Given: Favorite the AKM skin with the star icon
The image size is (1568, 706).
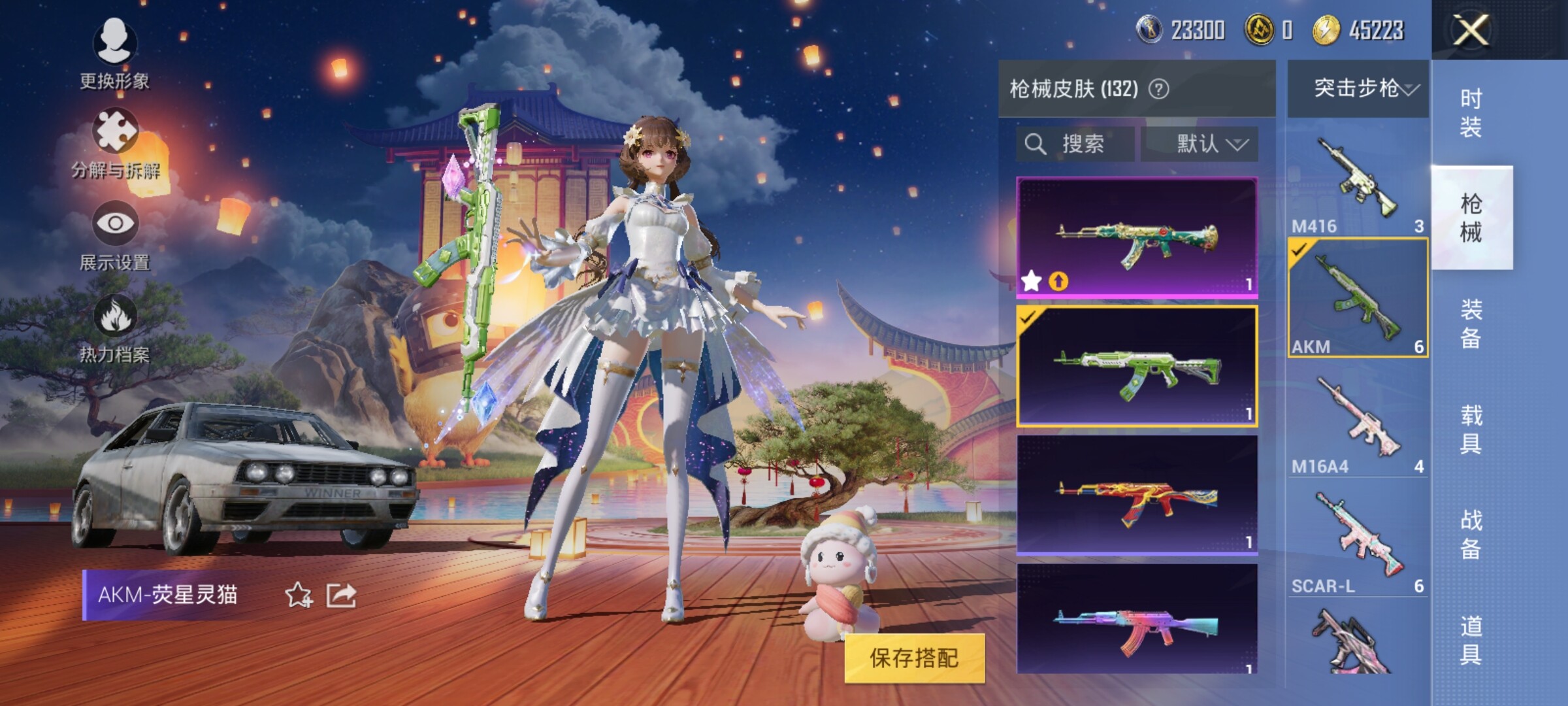Looking at the screenshot, I should click(x=299, y=595).
